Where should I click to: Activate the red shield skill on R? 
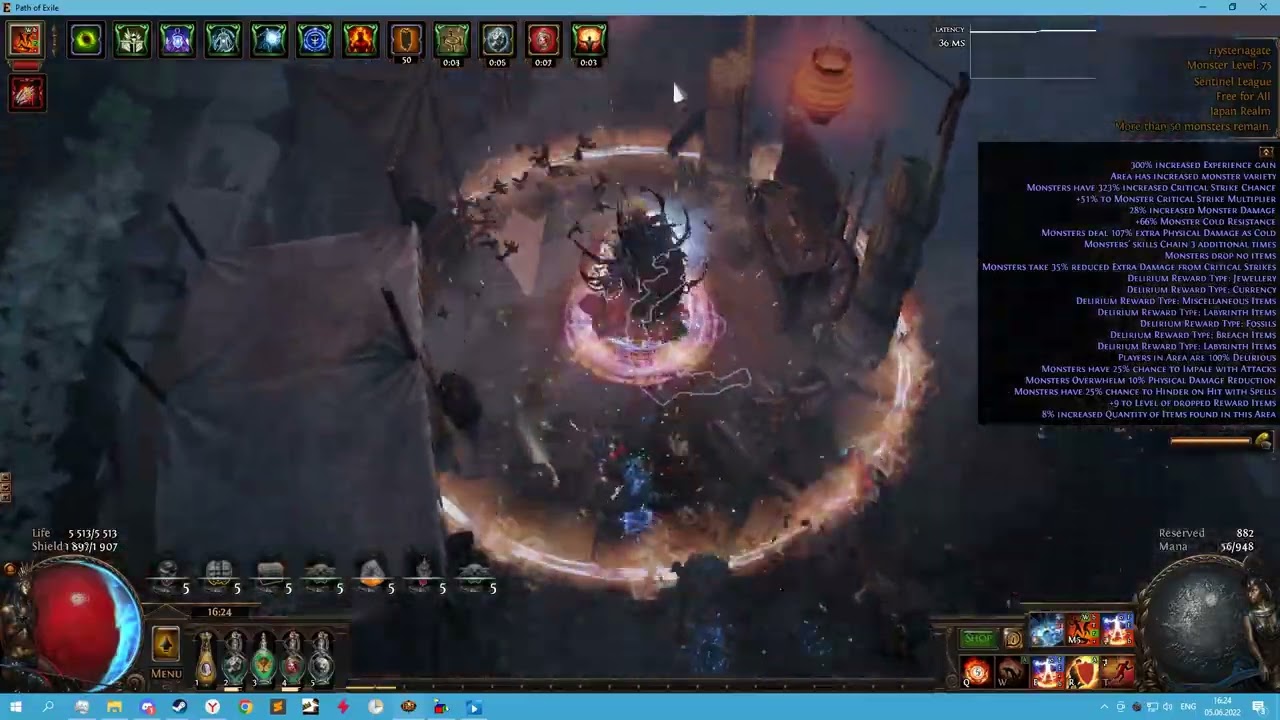click(1083, 672)
